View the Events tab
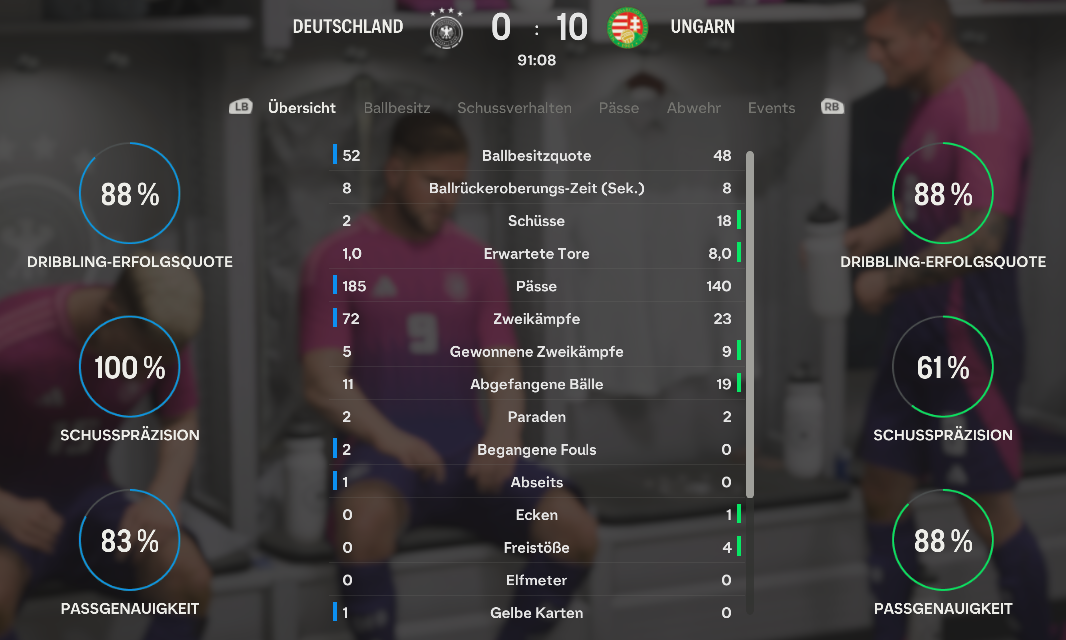The image size is (1066, 640). 772,108
